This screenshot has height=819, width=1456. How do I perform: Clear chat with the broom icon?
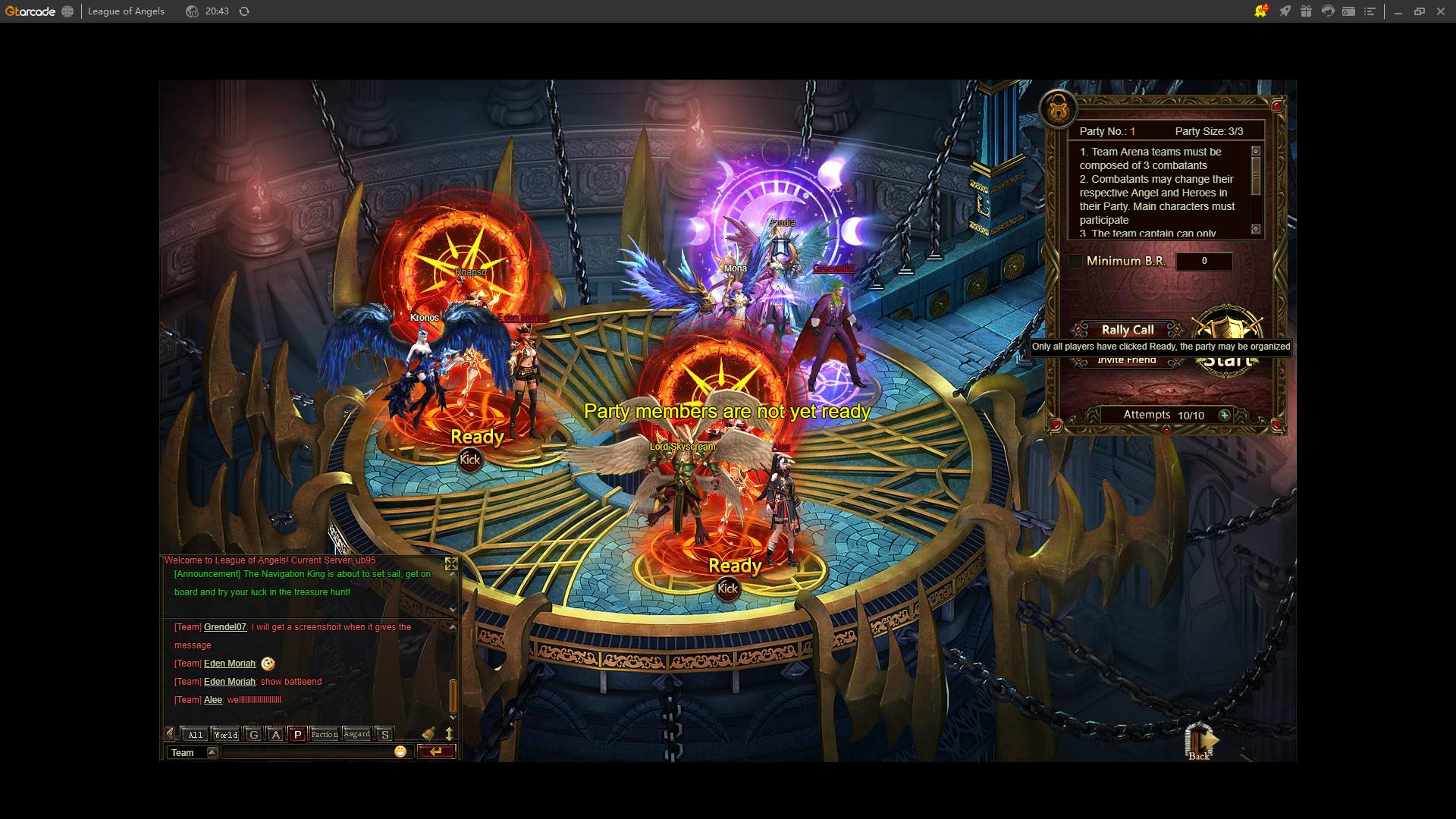pos(428,733)
